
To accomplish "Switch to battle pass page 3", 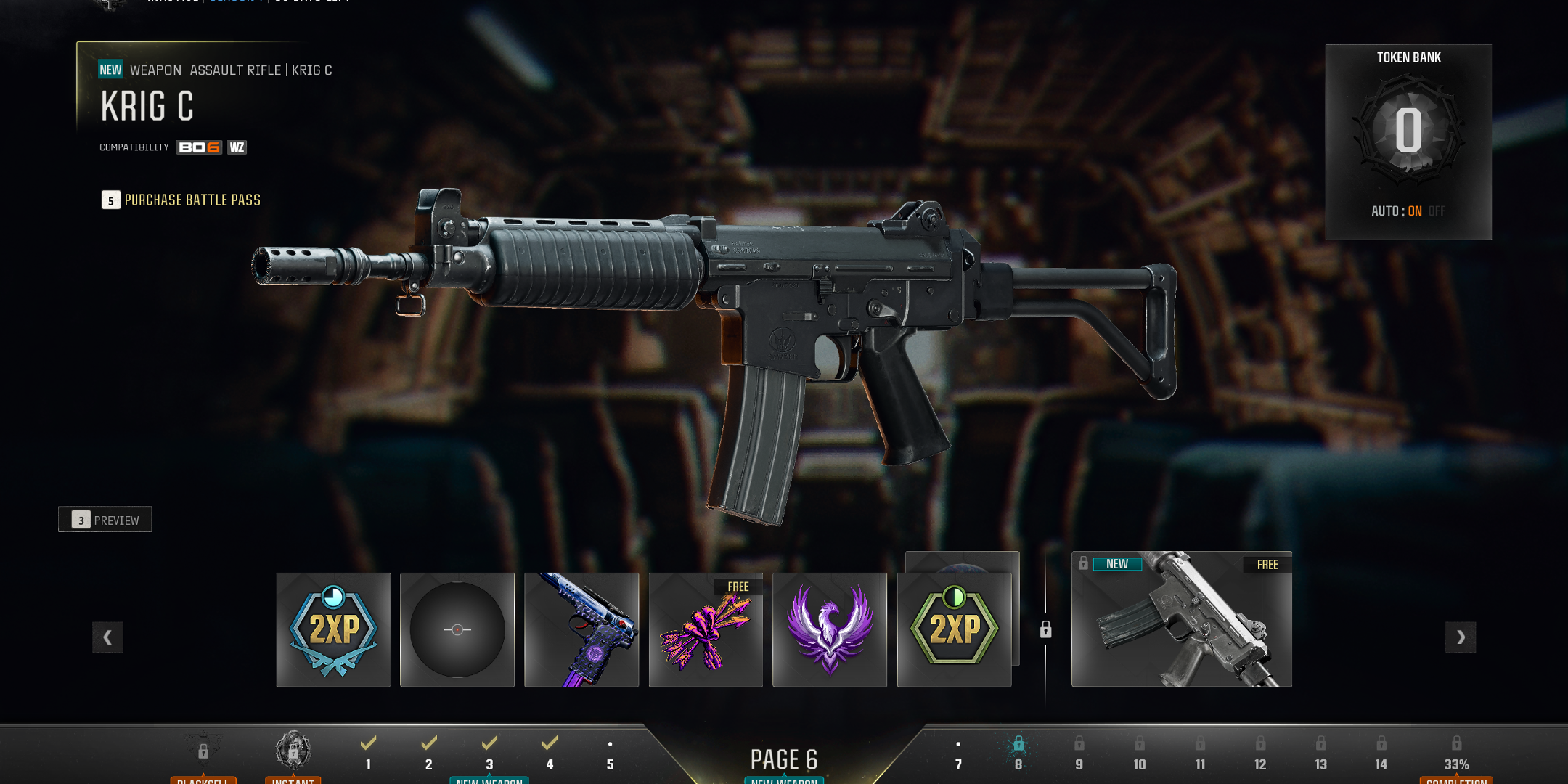I will [x=489, y=754].
